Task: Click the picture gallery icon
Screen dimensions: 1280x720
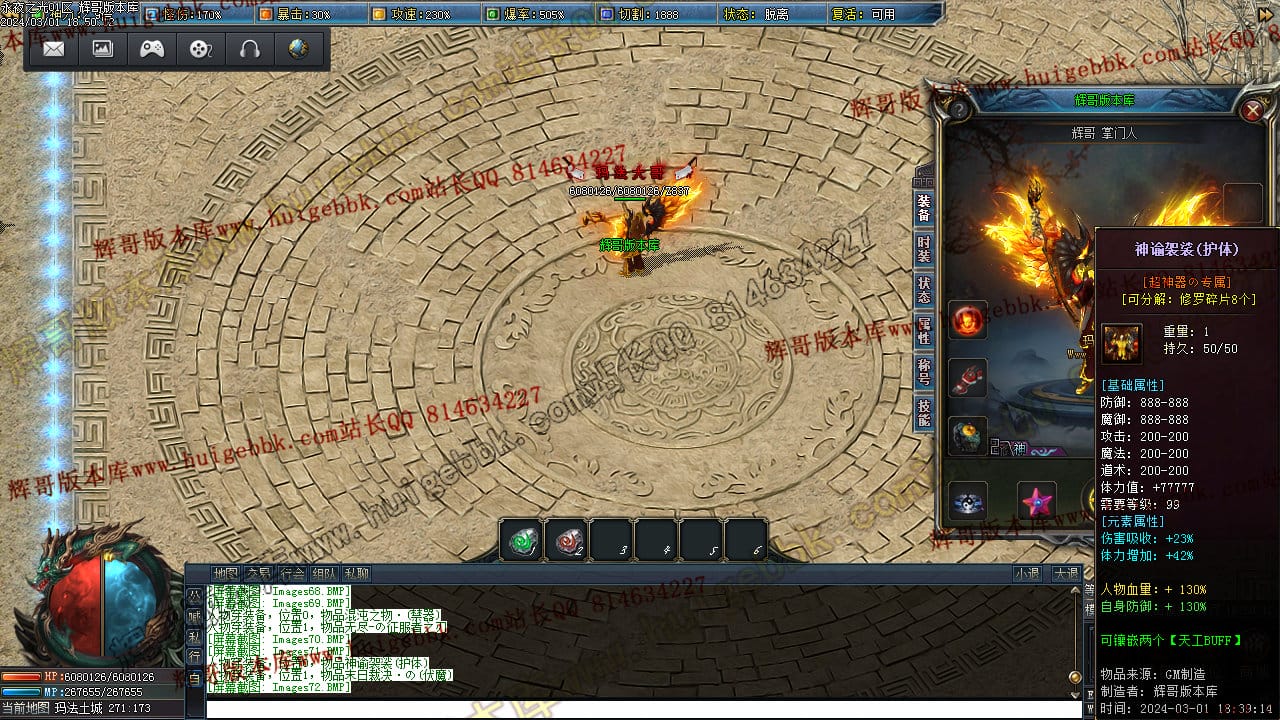Action: (x=103, y=49)
